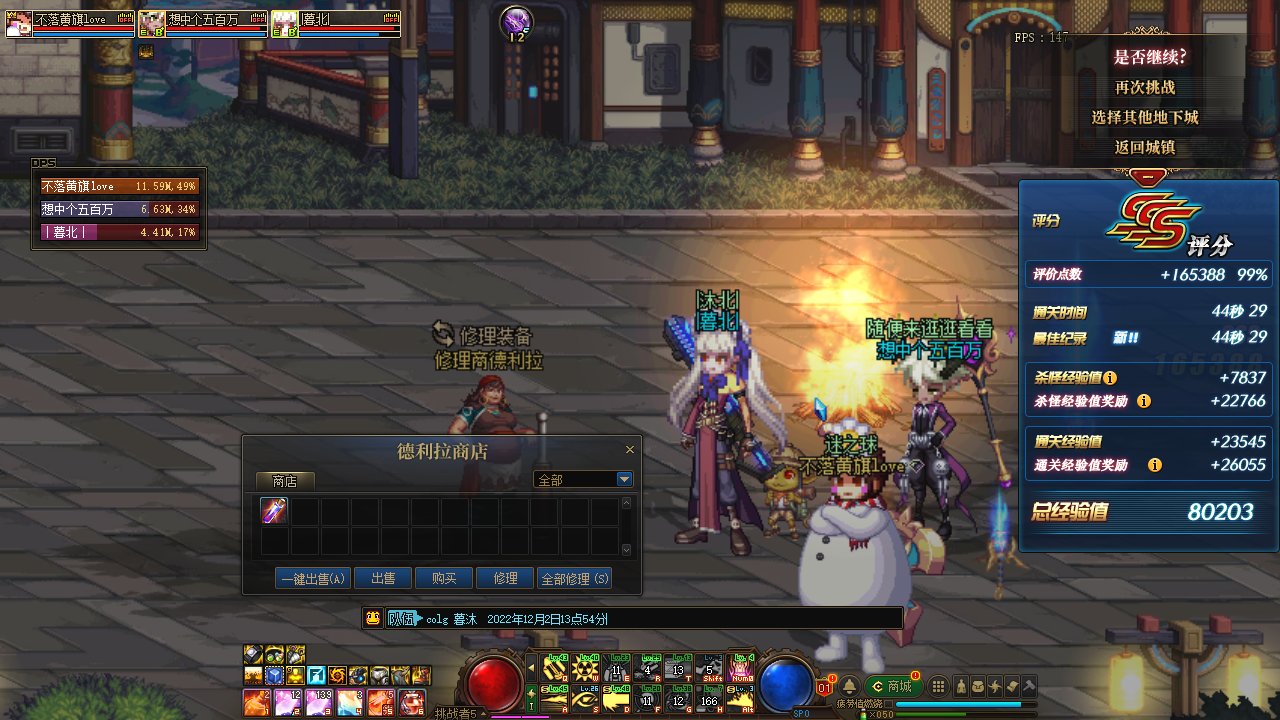Select the purple potion in the shop
Viewport: 1280px width, 720px height.
(x=274, y=511)
